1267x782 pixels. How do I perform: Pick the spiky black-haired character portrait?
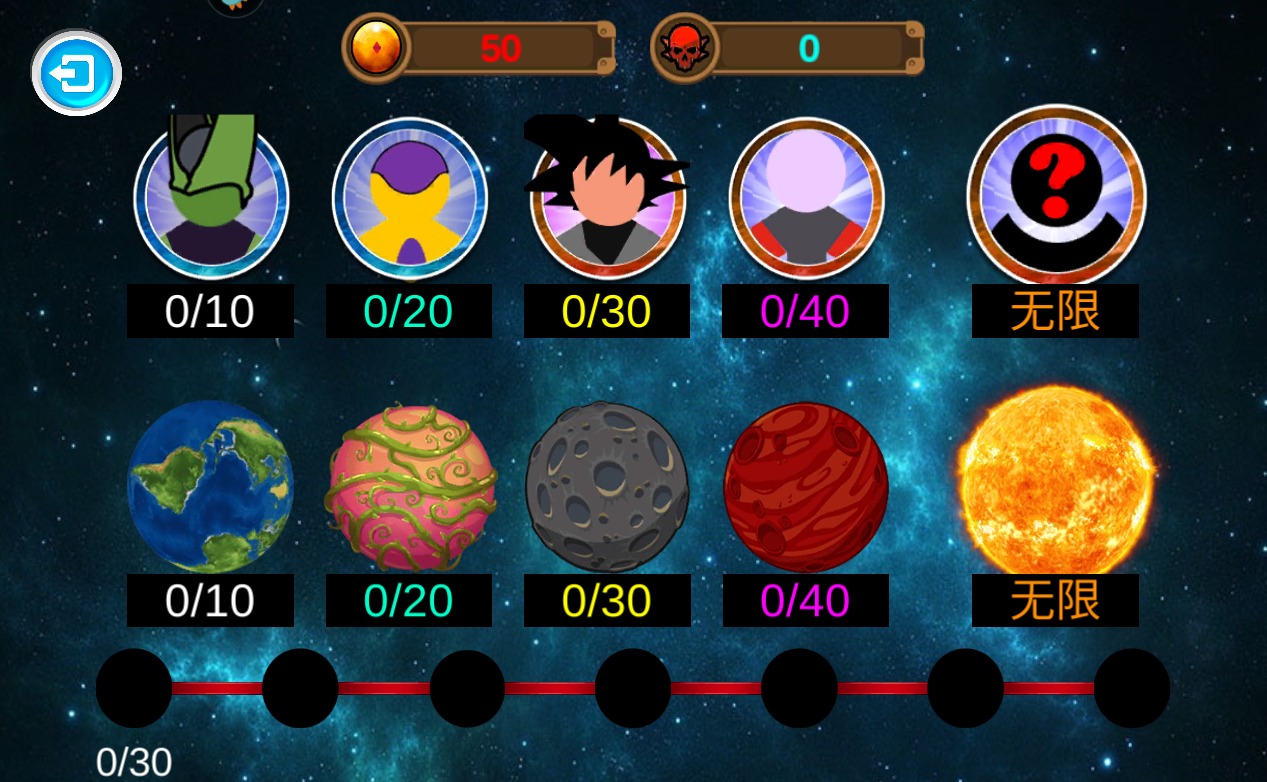click(607, 197)
